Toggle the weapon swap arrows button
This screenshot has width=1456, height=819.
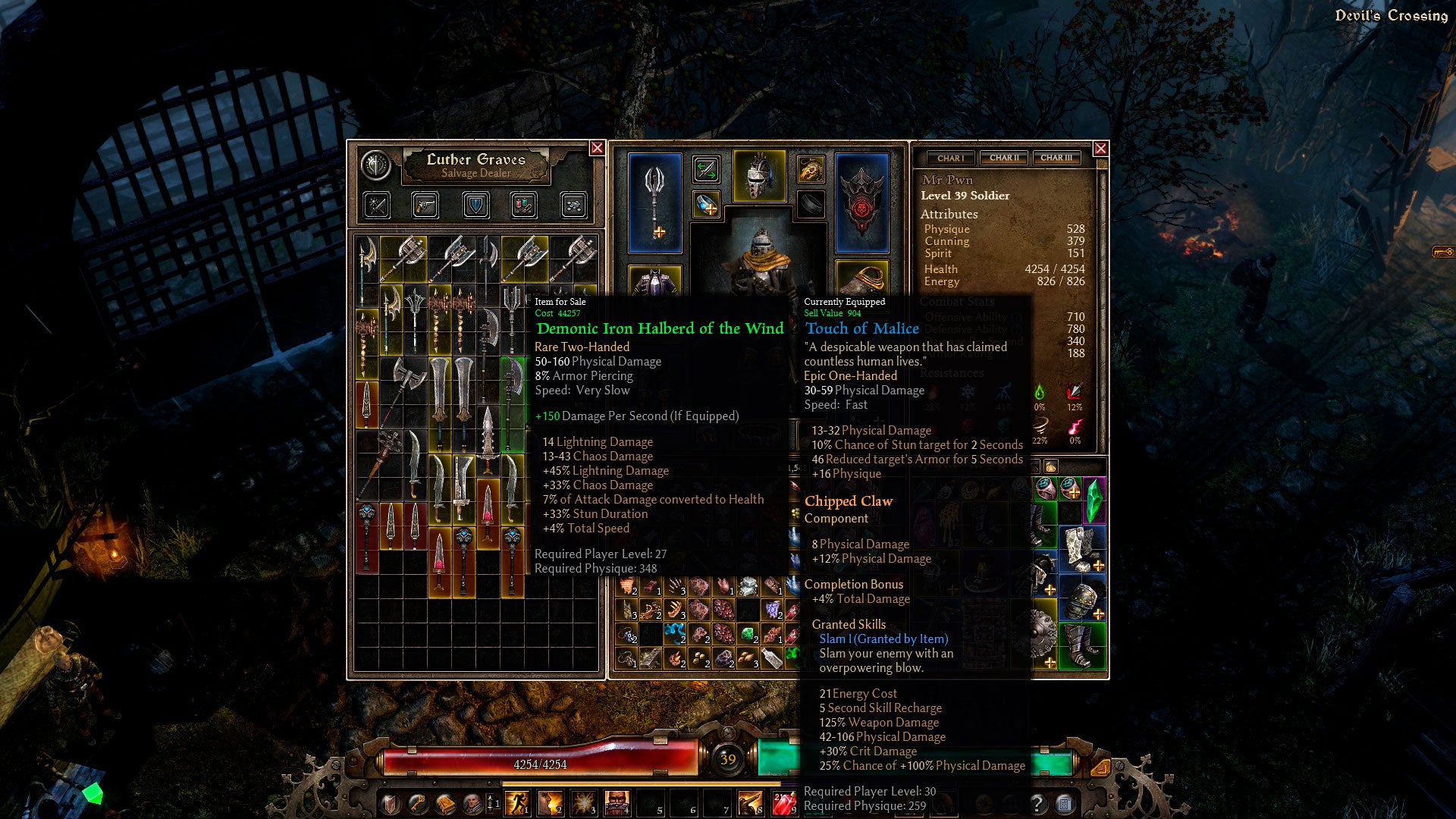pos(706,170)
